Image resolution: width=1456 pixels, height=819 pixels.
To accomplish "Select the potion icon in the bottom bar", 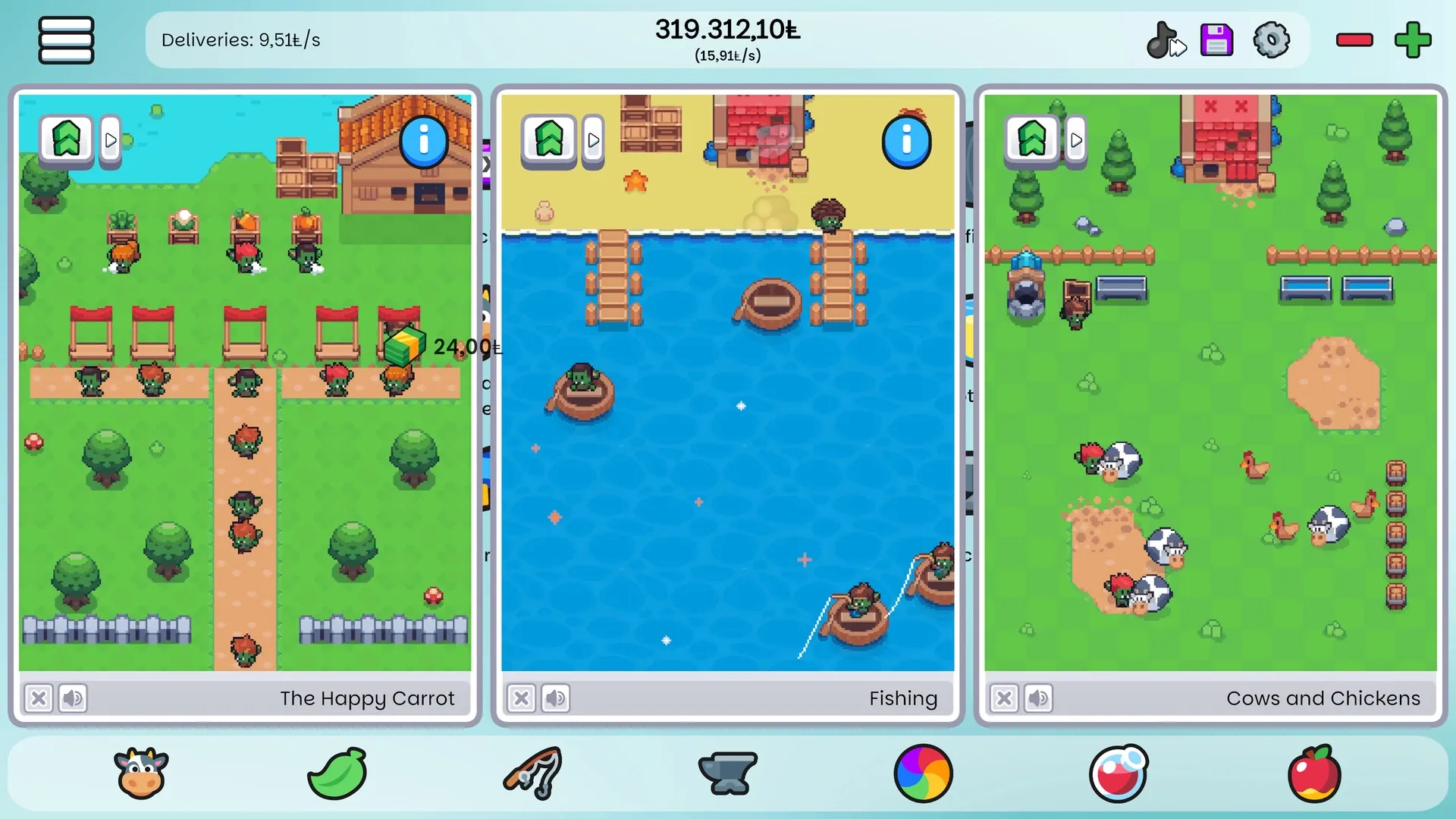I will coord(1119,773).
